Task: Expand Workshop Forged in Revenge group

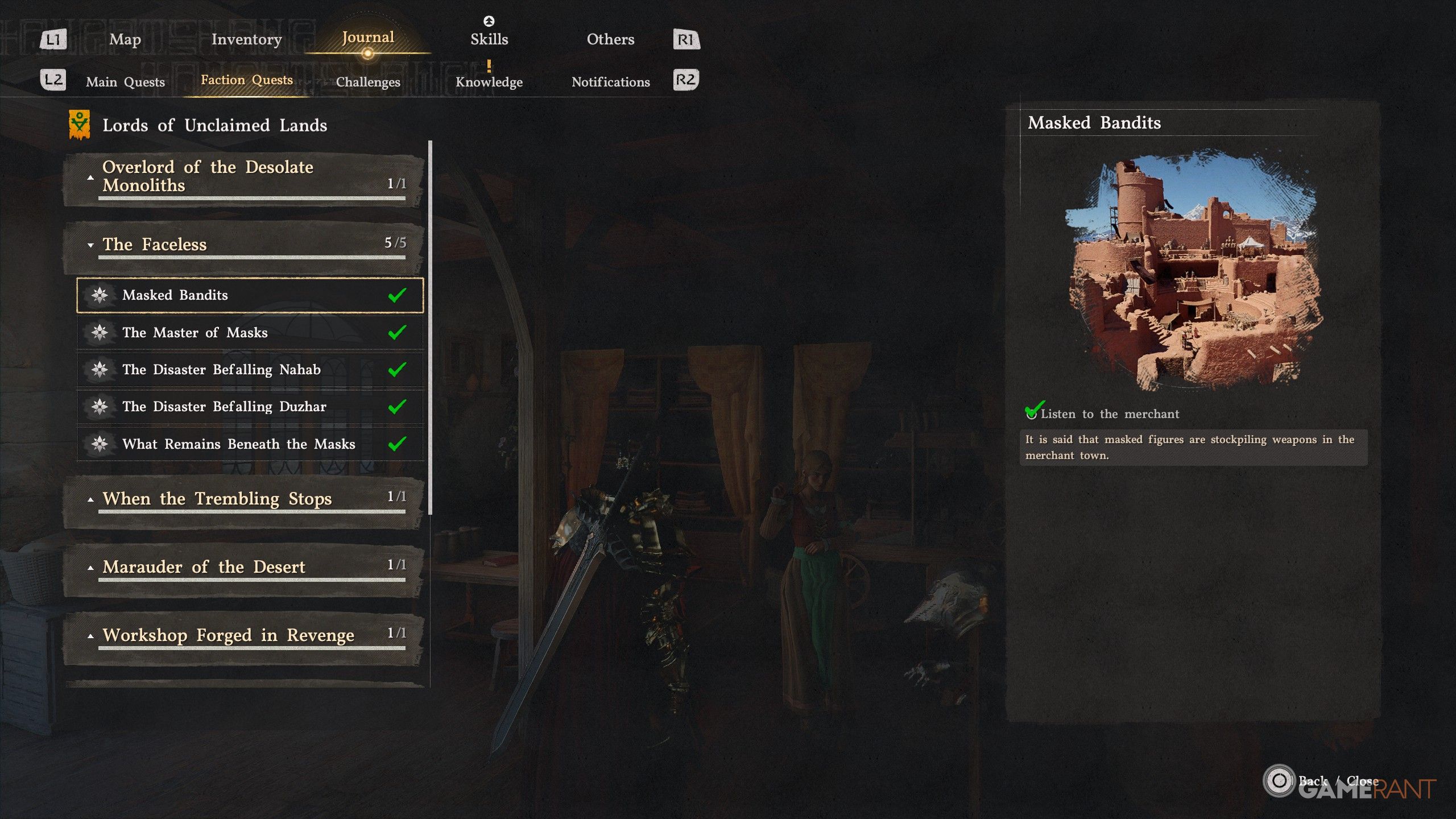Action: (245, 635)
